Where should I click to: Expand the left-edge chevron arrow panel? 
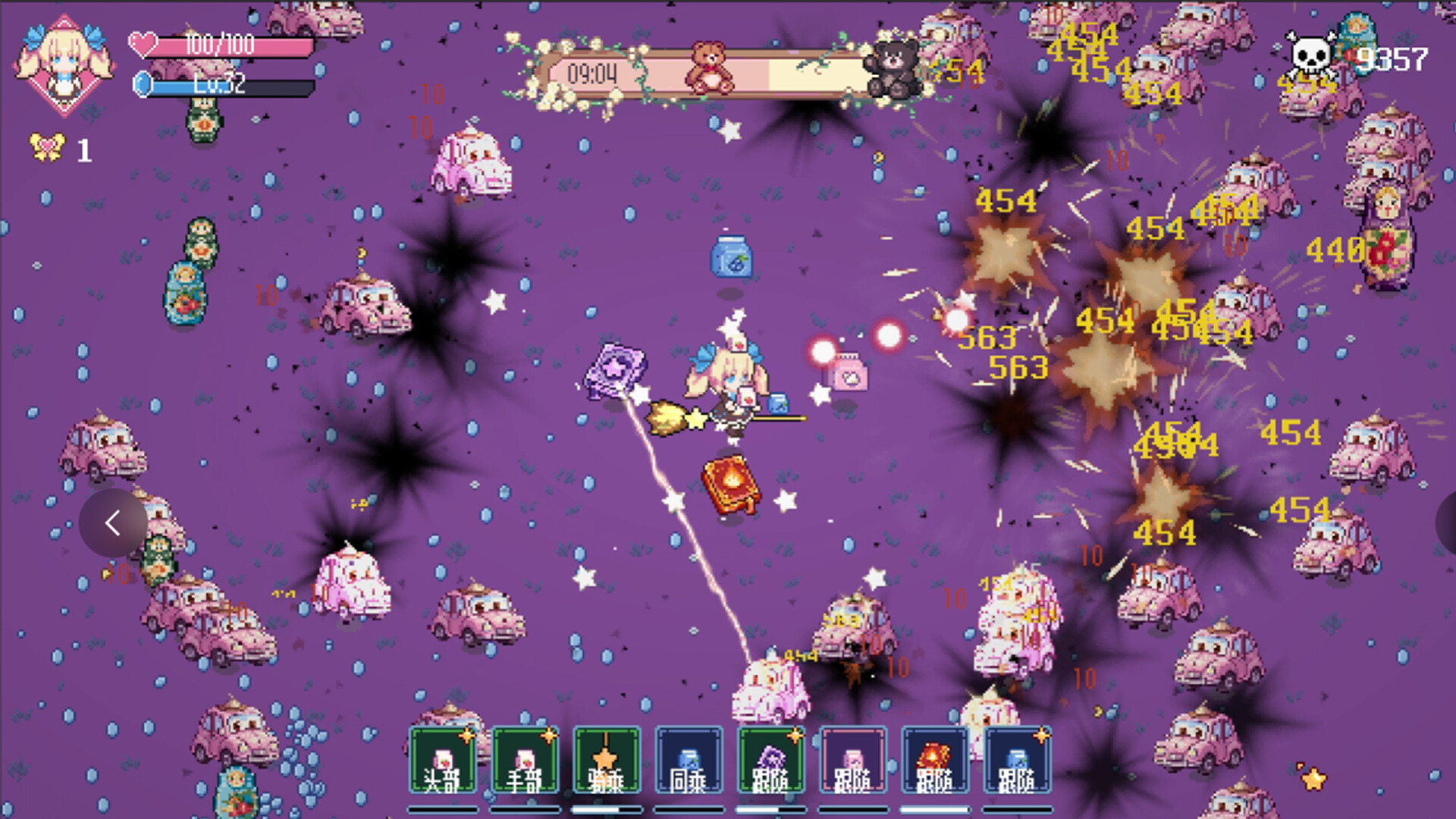point(114,523)
